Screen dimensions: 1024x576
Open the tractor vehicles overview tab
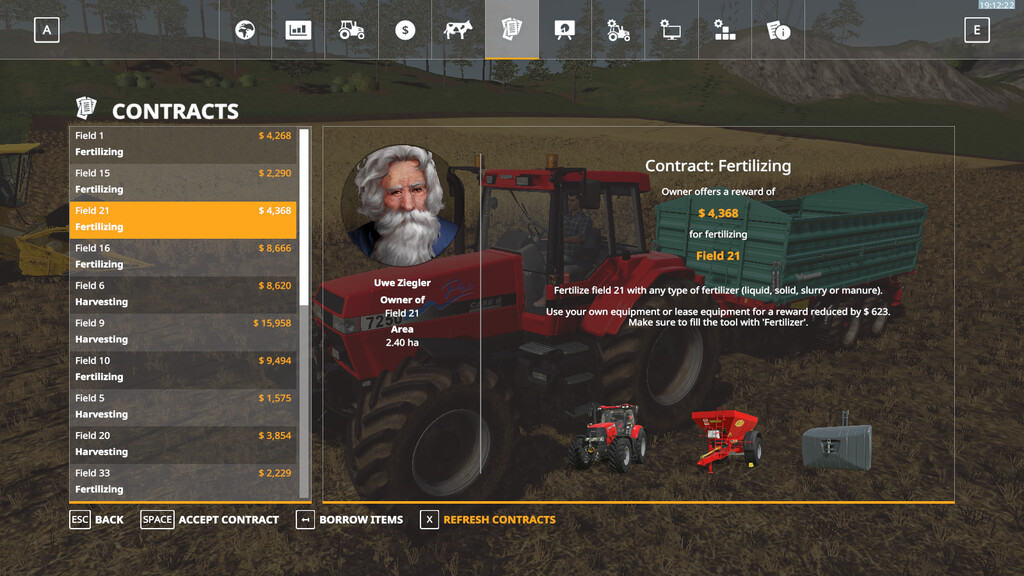point(351,30)
